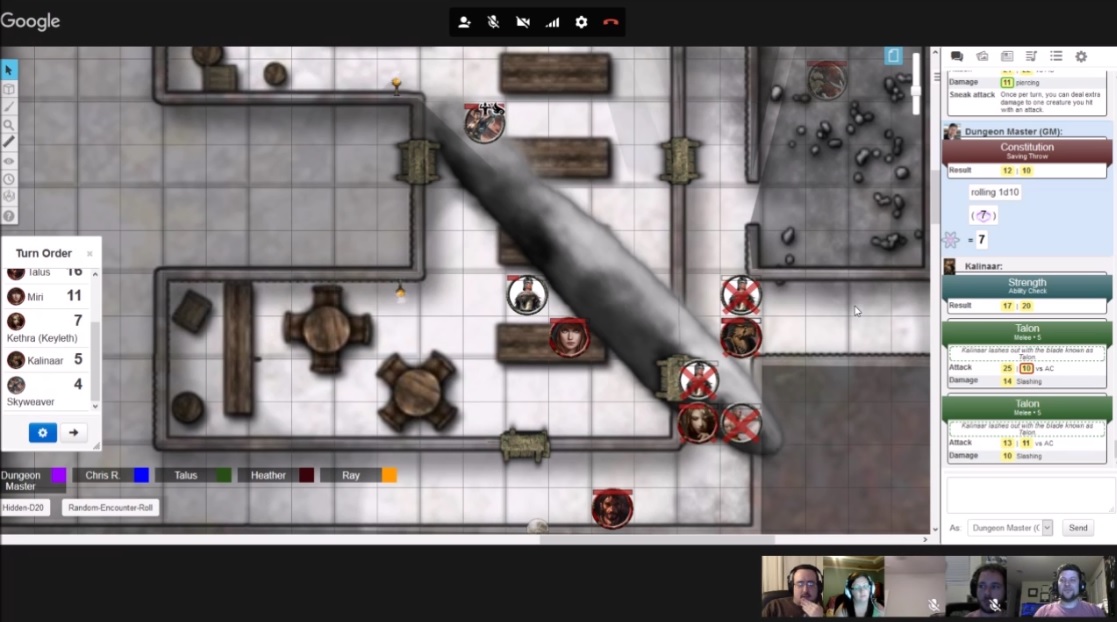Open the question mark help tool
1117x622 pixels.
[x=9, y=216]
